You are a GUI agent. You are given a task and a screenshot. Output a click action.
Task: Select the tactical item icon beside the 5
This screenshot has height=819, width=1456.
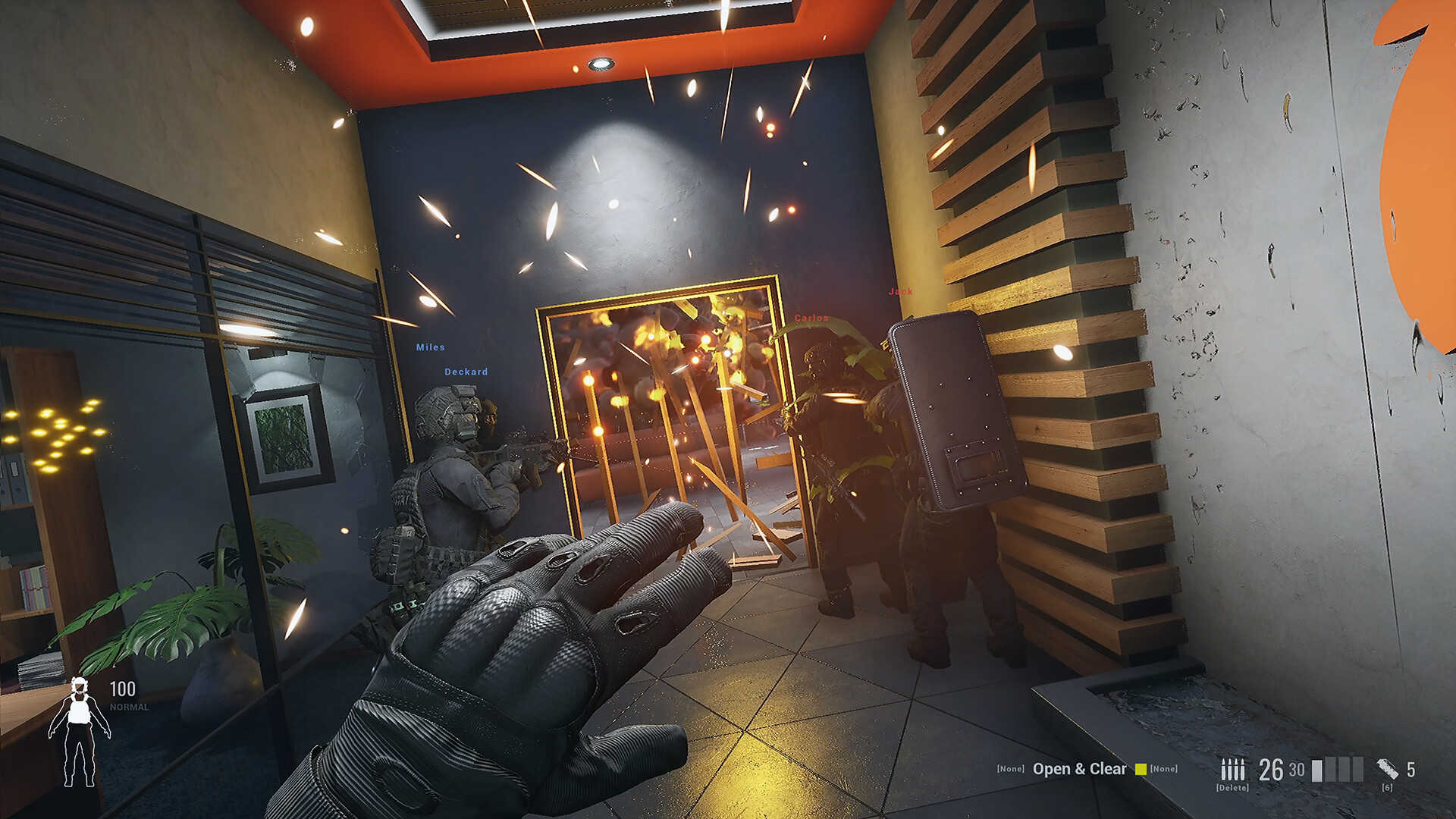coord(1388,769)
